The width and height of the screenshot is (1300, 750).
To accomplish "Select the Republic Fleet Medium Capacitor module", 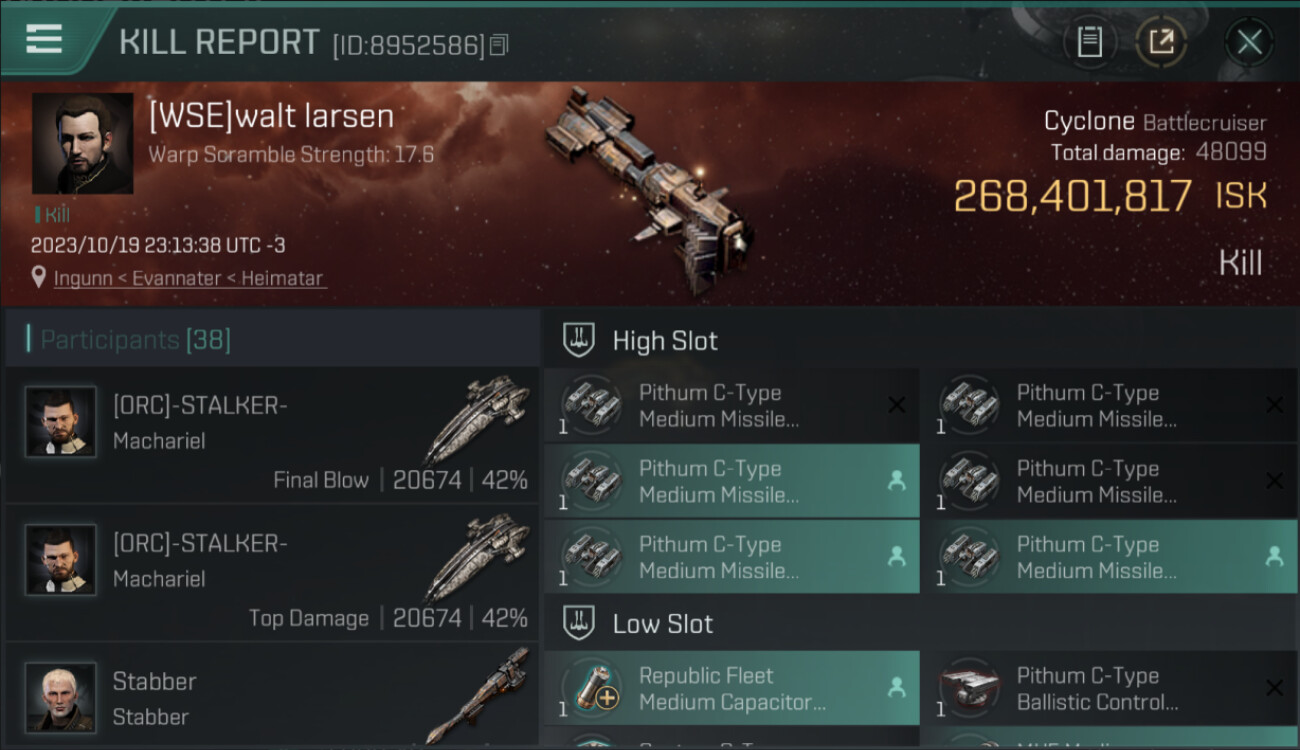I will 731,688.
